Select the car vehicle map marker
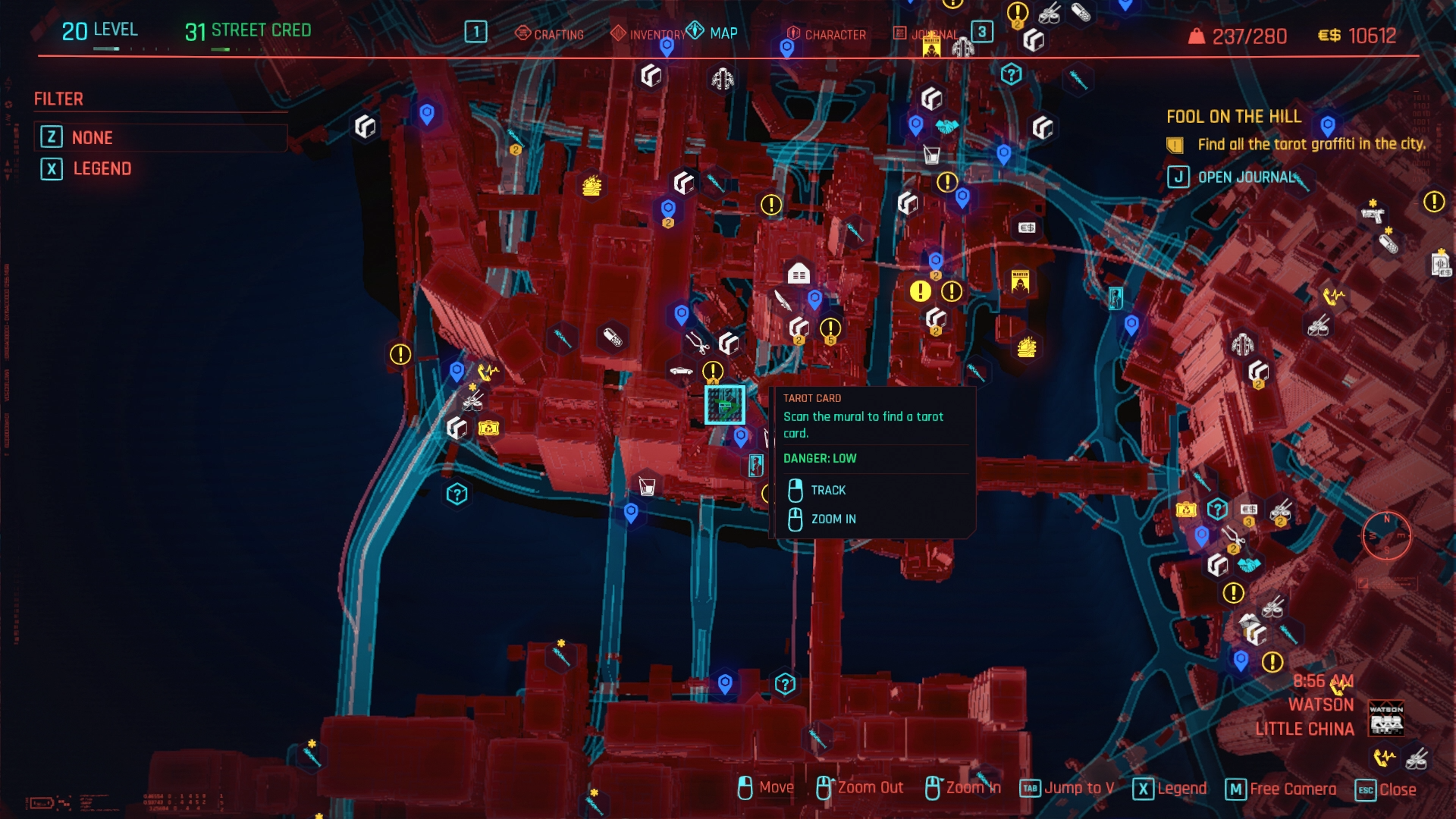1456x819 pixels. point(681,371)
